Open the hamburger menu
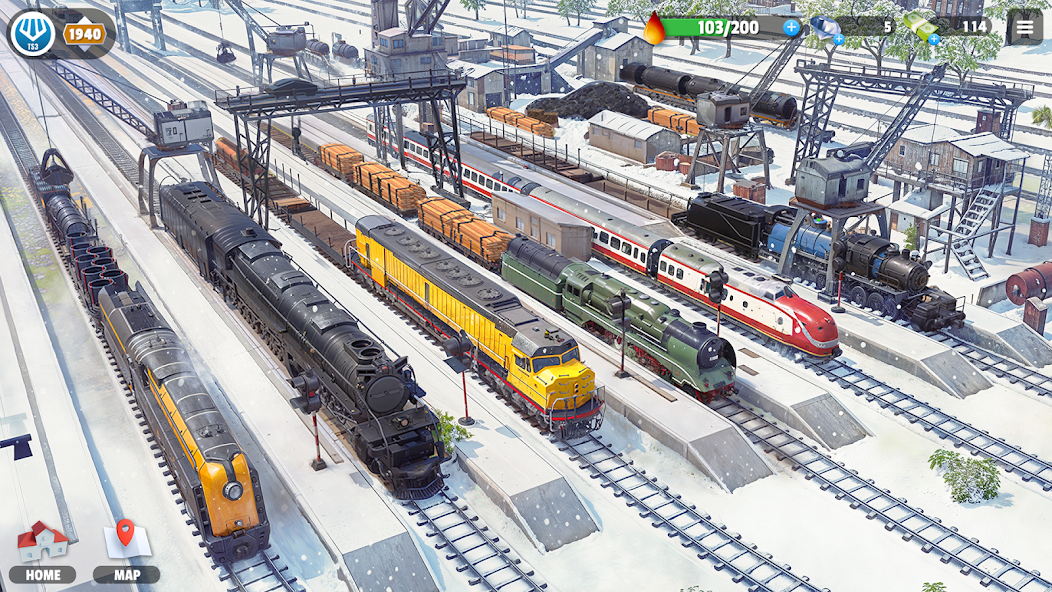 point(1023,27)
